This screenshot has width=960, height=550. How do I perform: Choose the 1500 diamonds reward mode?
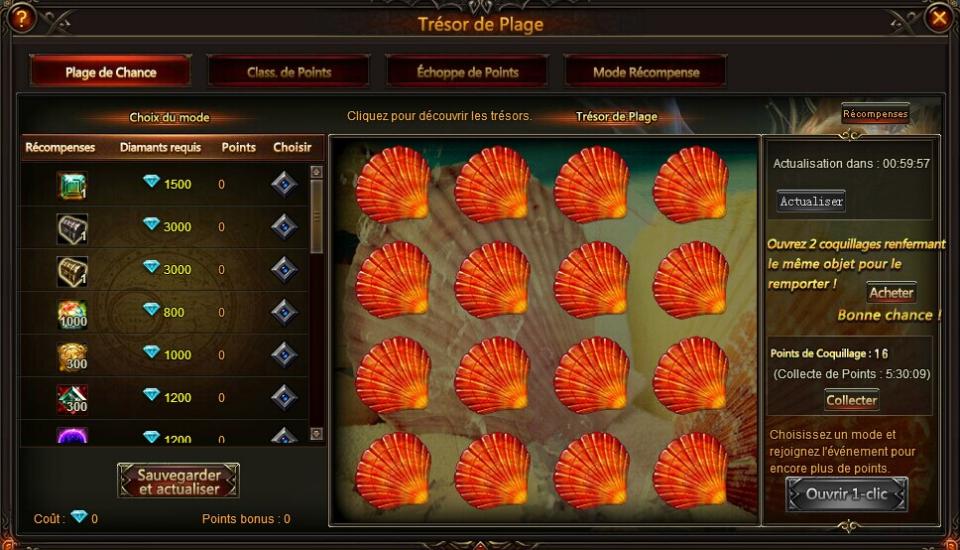pyautogui.click(x=285, y=184)
